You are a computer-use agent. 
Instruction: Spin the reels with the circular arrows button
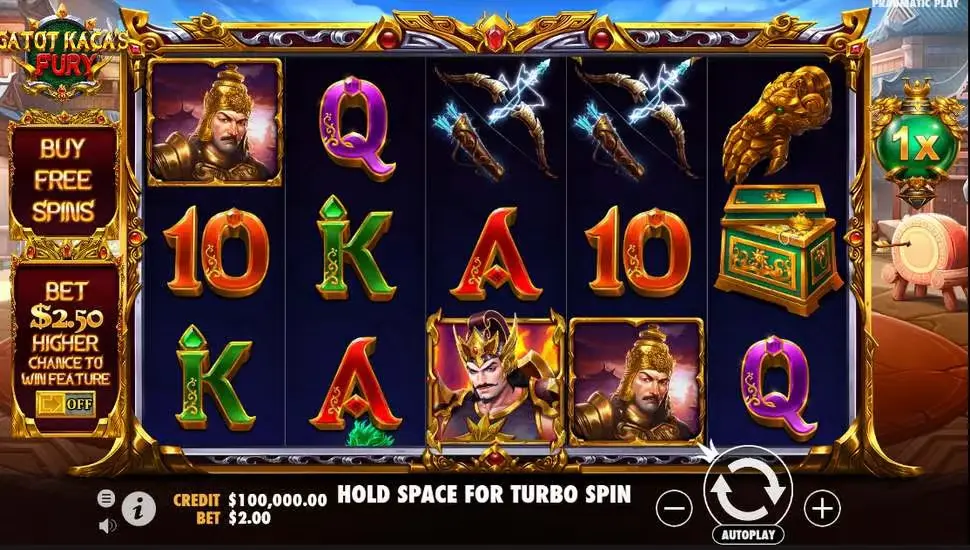pos(748,489)
